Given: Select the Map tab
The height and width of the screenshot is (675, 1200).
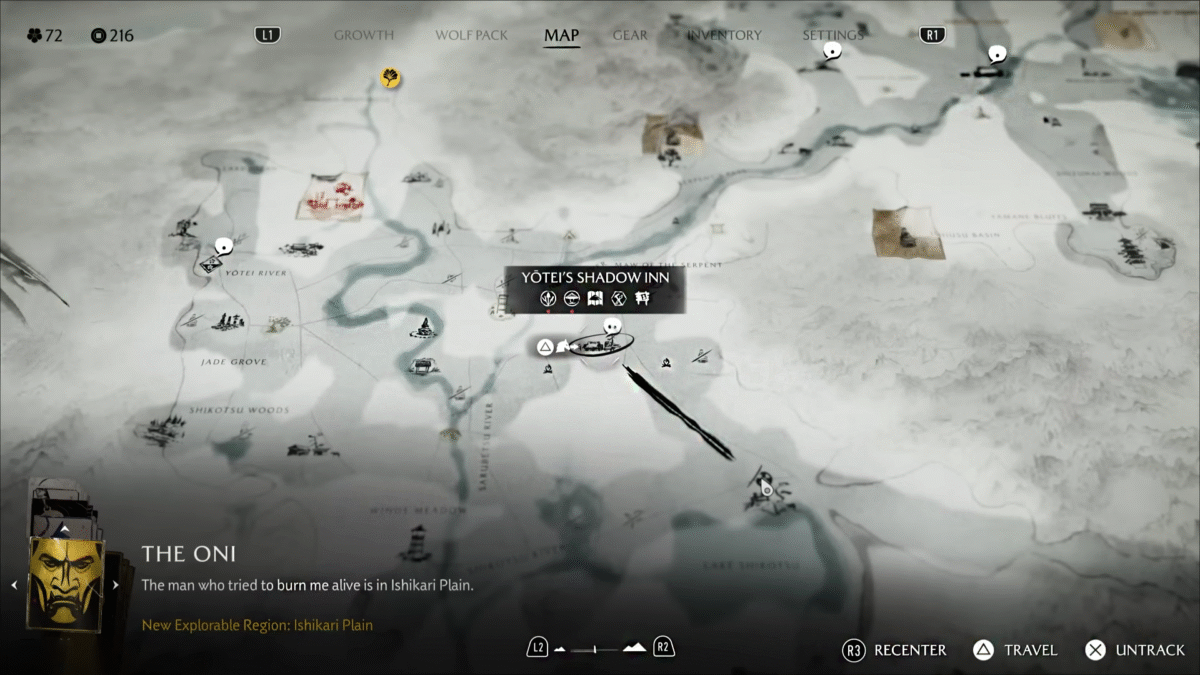Looking at the screenshot, I should tap(561, 35).
